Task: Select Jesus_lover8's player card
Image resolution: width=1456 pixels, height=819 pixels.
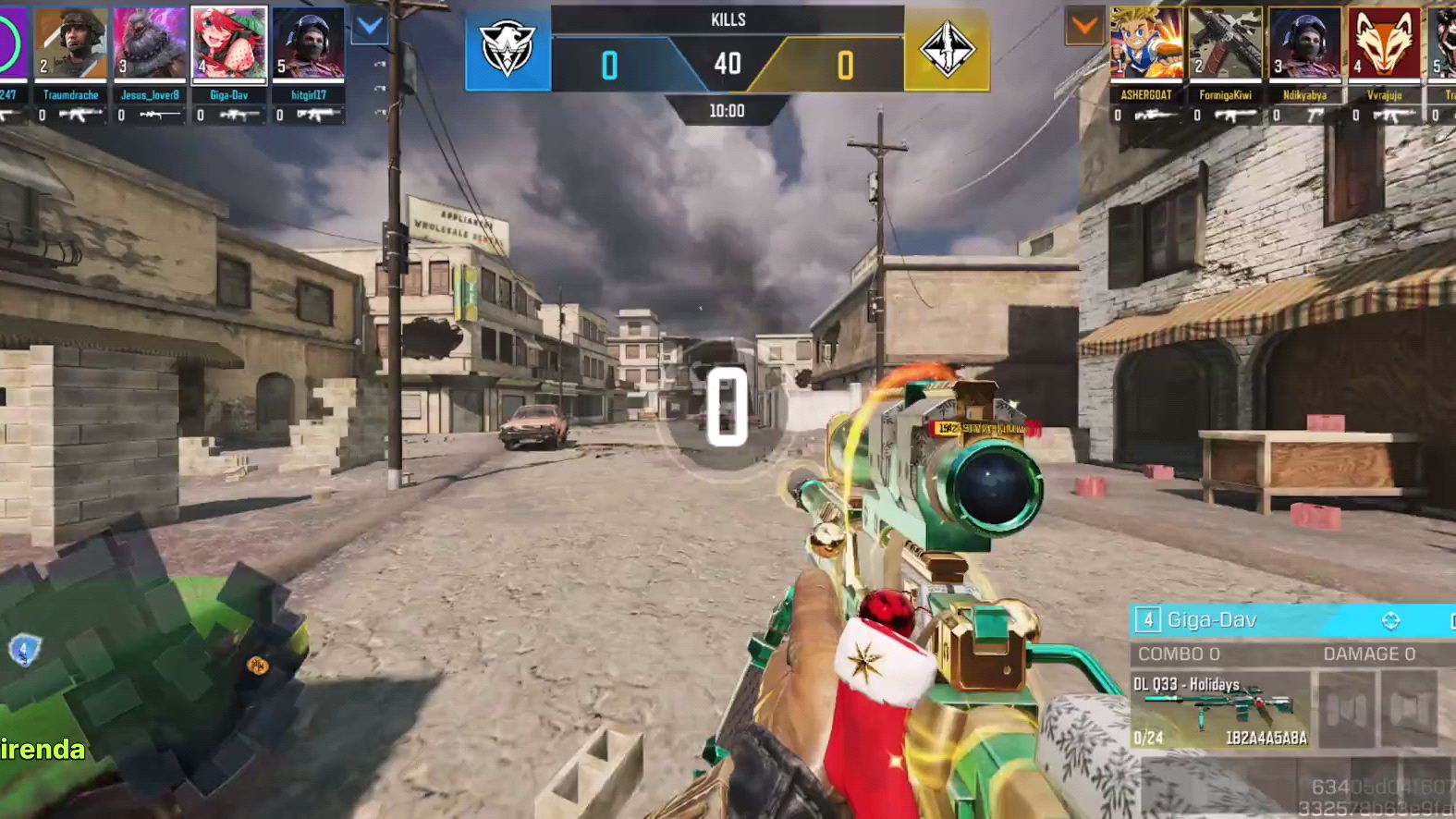Action: [150, 44]
